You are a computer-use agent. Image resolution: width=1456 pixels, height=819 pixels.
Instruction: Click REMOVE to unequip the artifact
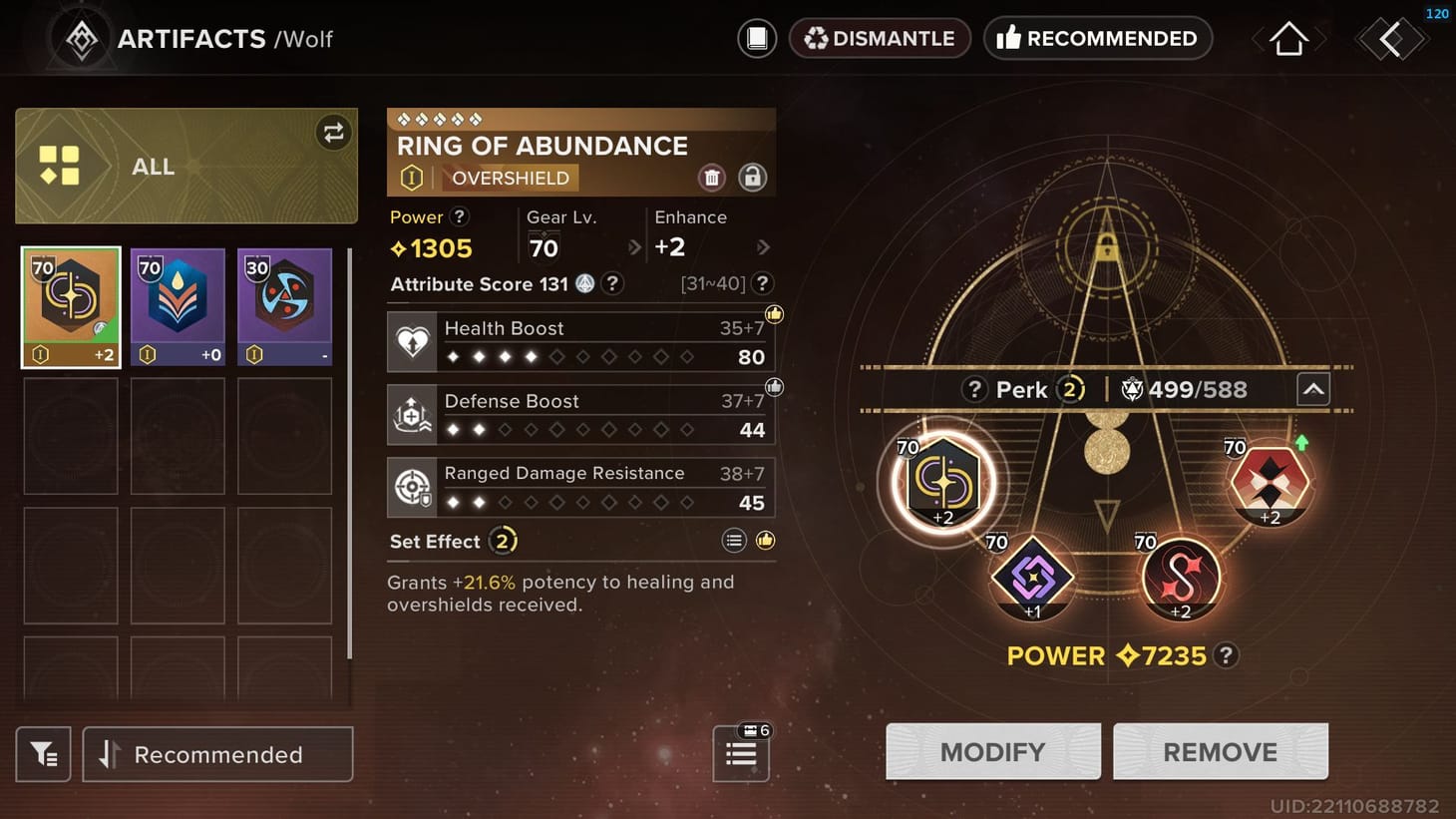coord(1220,751)
